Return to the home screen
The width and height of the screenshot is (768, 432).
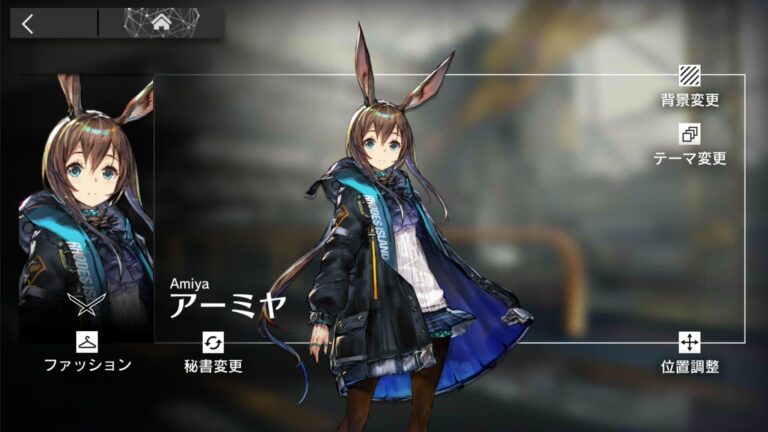tap(161, 23)
